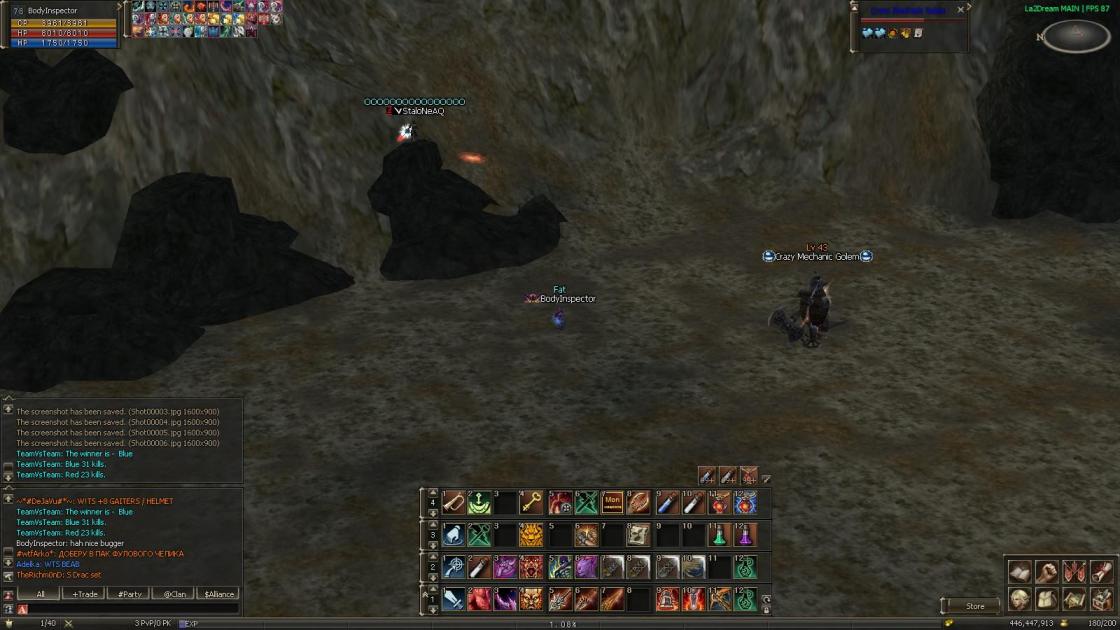Switch to the +Trade chat tab

click(84, 594)
